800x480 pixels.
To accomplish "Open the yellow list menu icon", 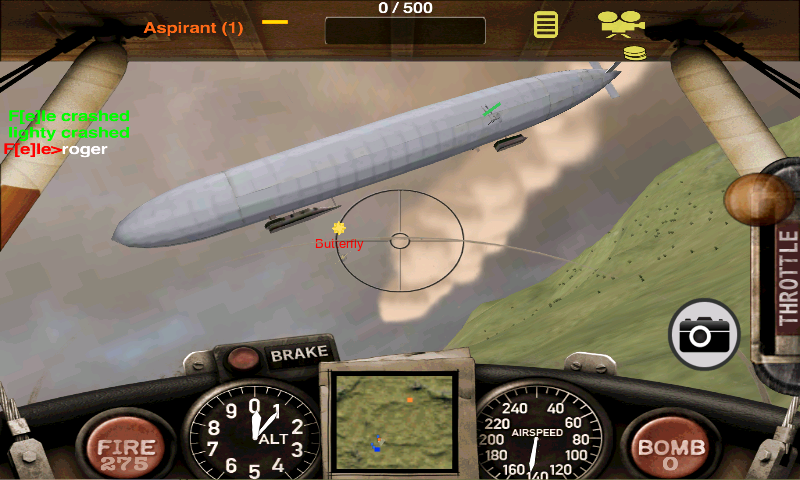I will pos(545,24).
